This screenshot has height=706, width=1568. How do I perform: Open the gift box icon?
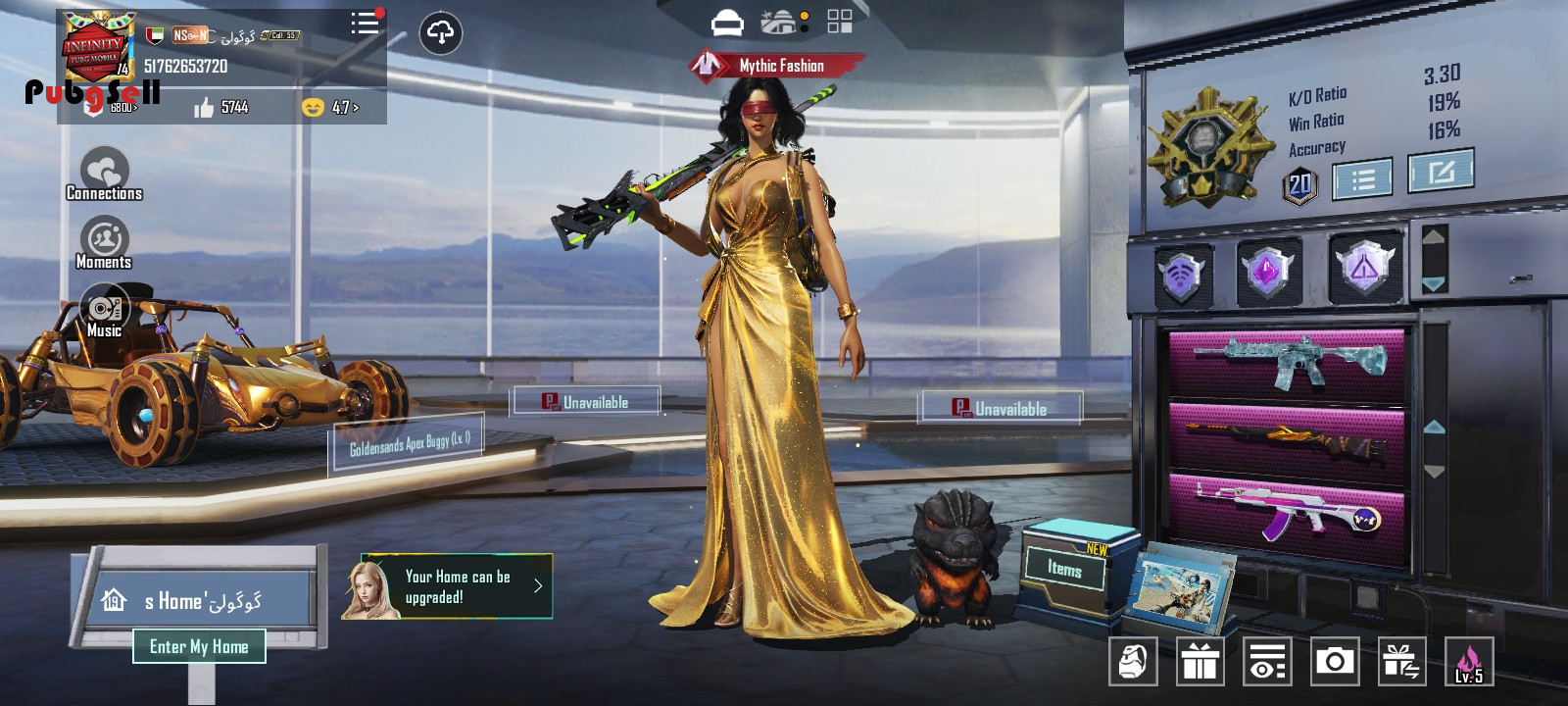(x=1200, y=662)
